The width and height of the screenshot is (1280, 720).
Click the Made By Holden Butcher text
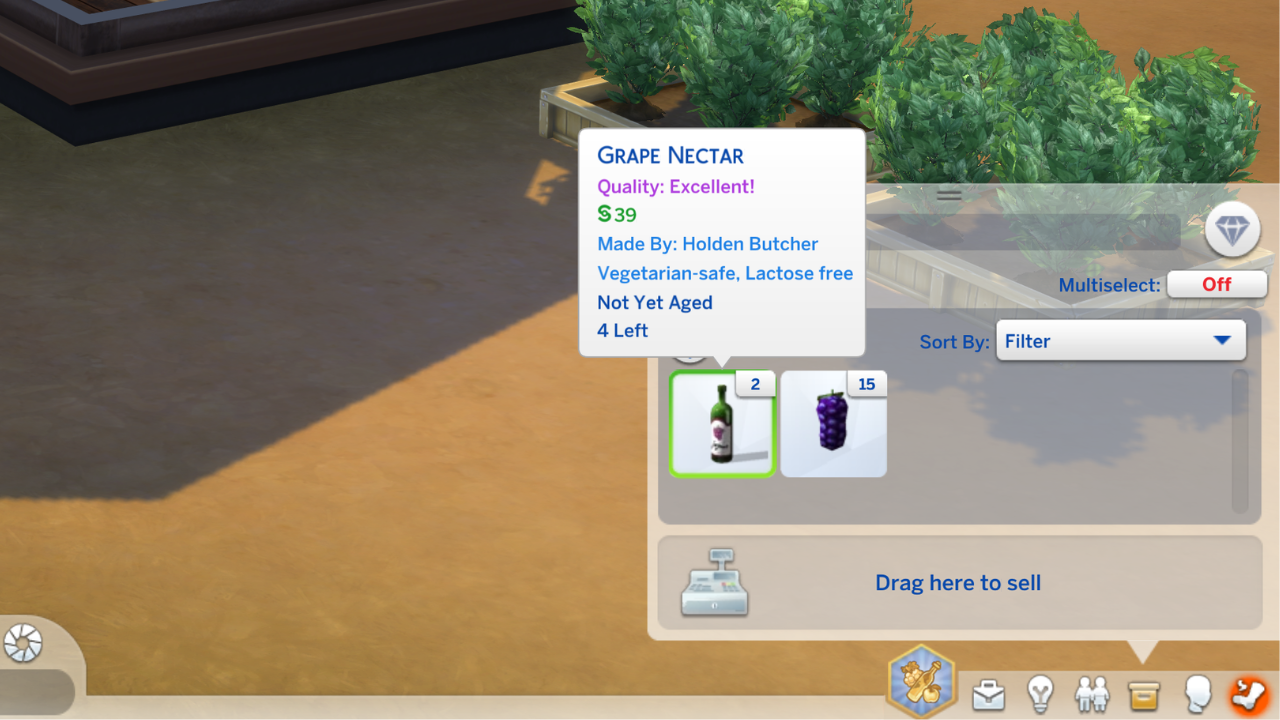[706, 243]
